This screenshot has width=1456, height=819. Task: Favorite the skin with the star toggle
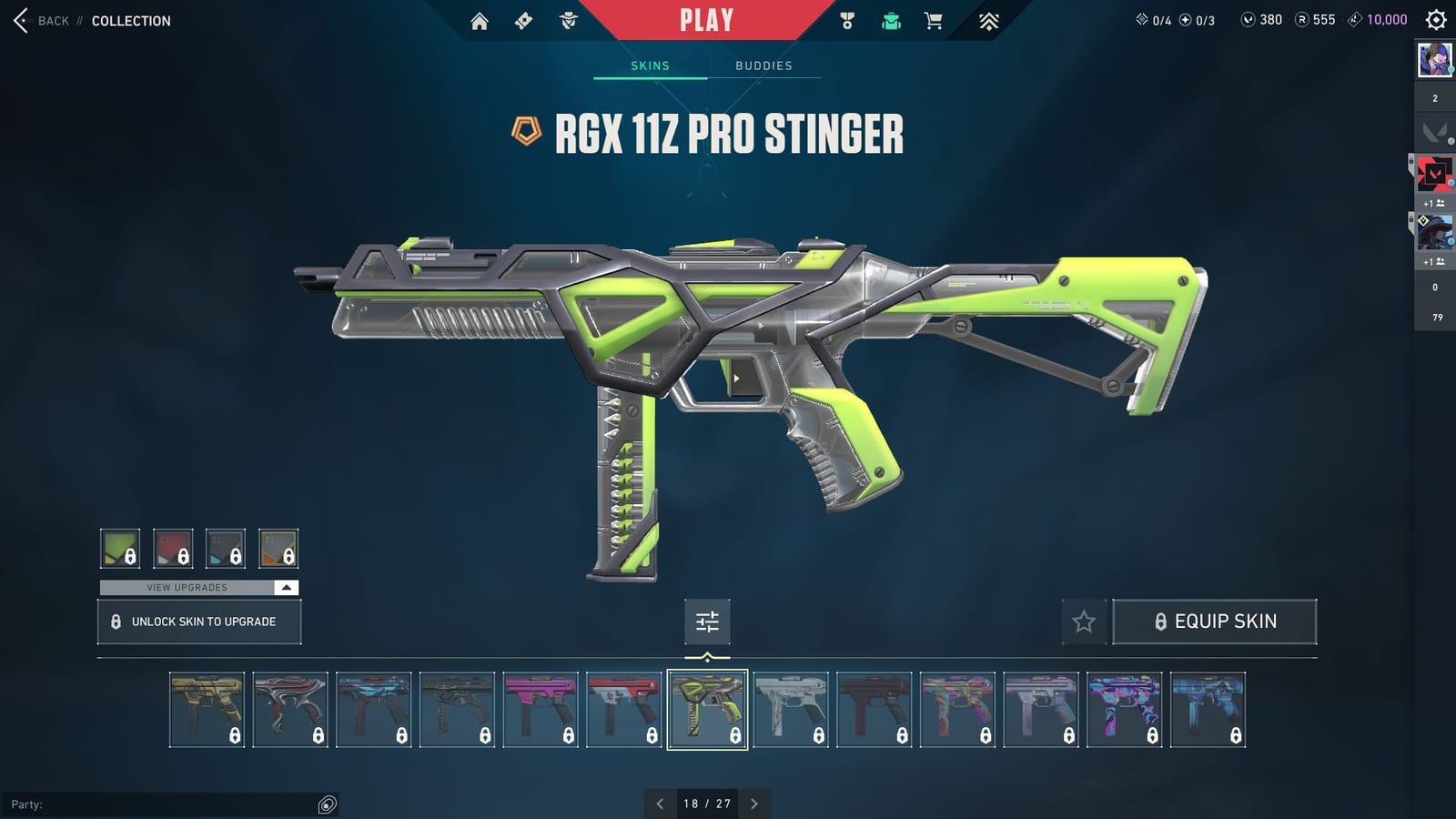tap(1084, 622)
